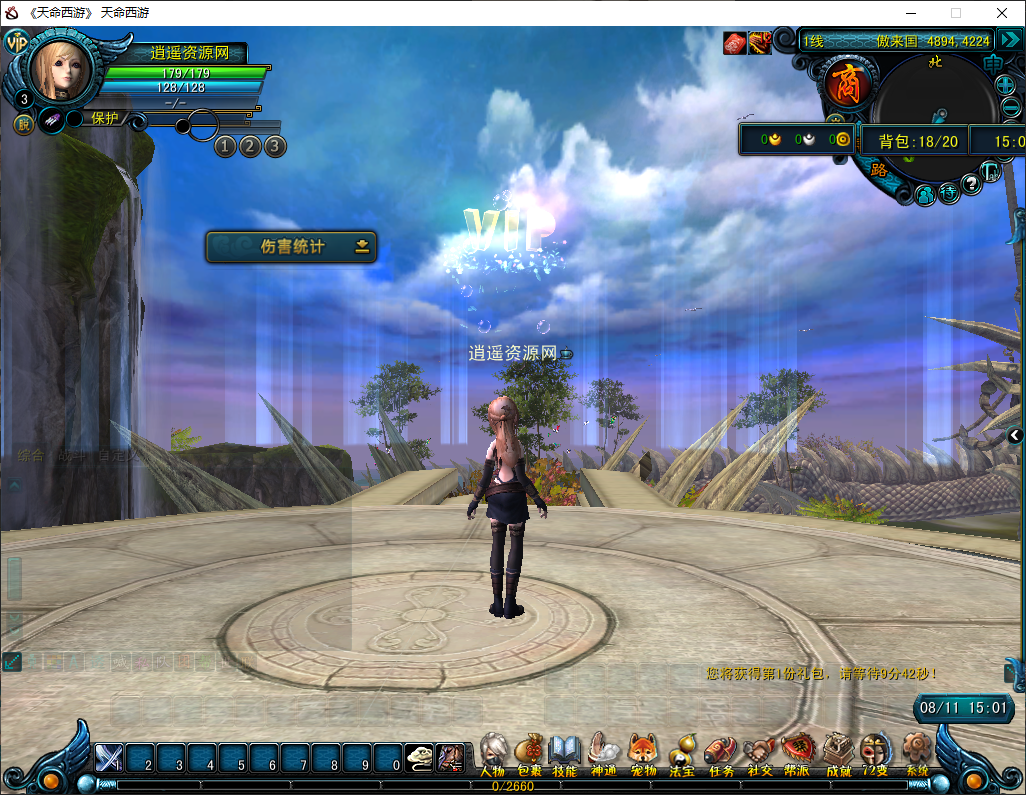Click the VIP badge by the portrait

(x=17, y=42)
